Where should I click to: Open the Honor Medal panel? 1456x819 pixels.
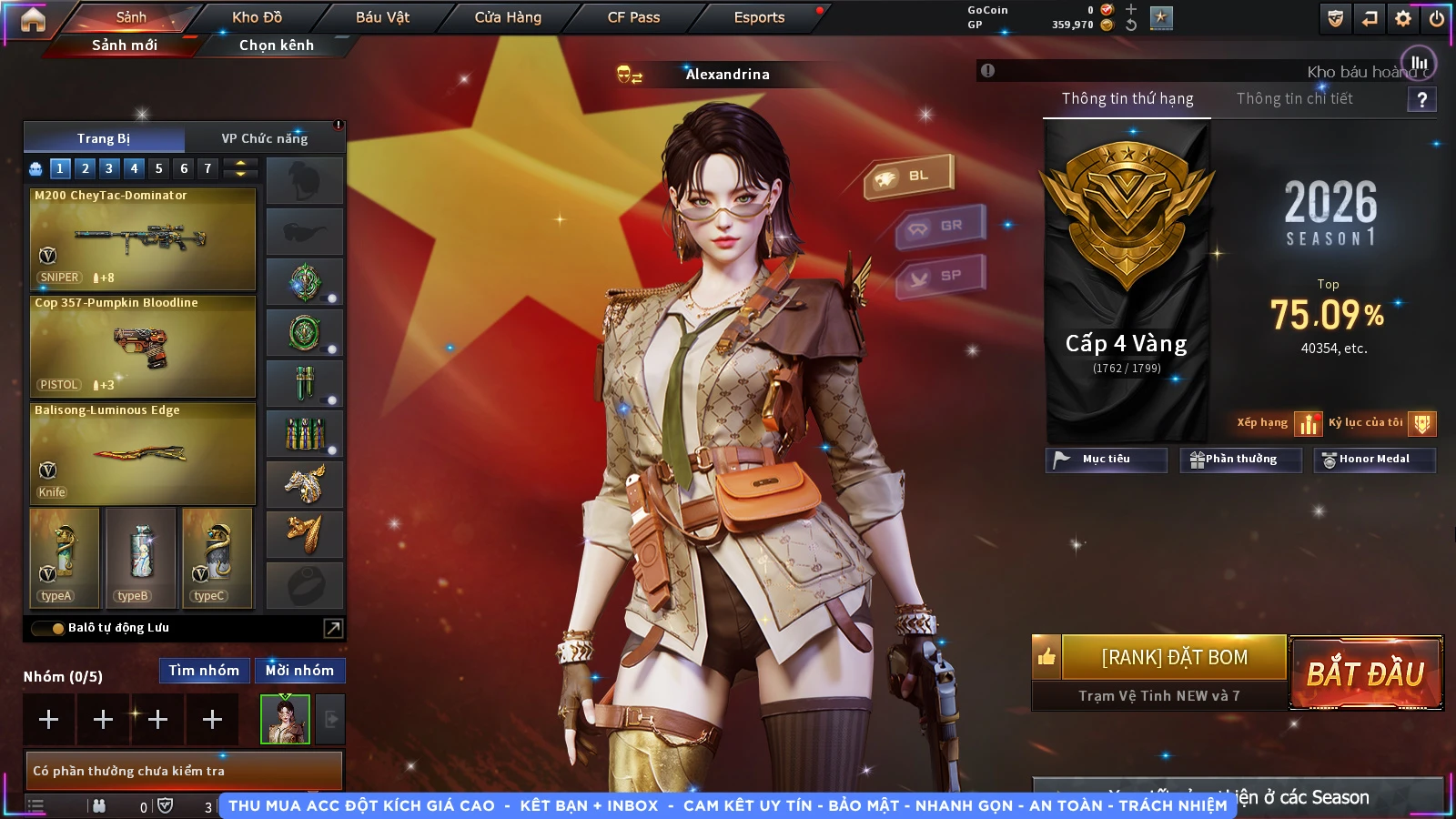pyautogui.click(x=1373, y=460)
